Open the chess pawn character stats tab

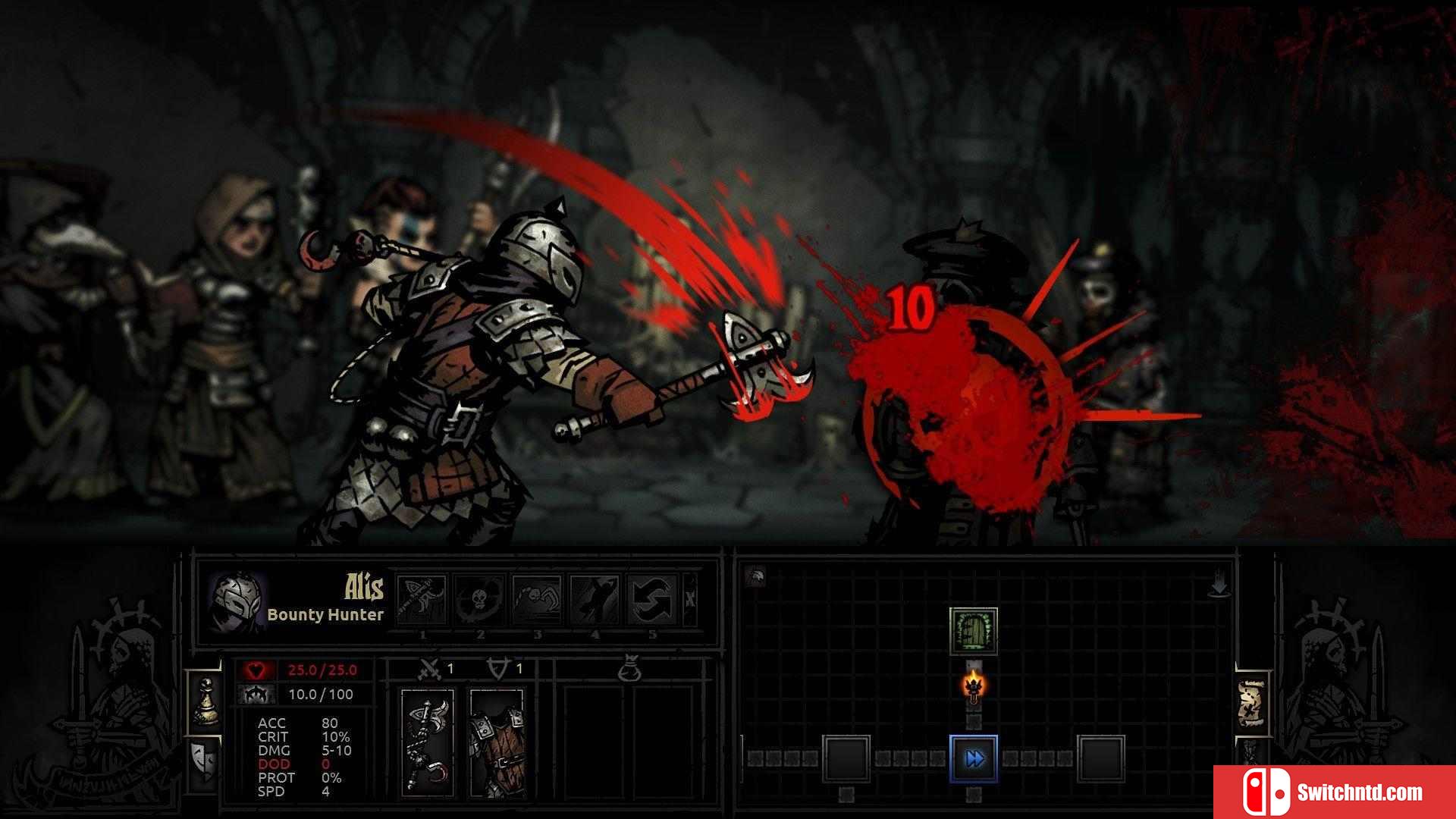(x=205, y=702)
